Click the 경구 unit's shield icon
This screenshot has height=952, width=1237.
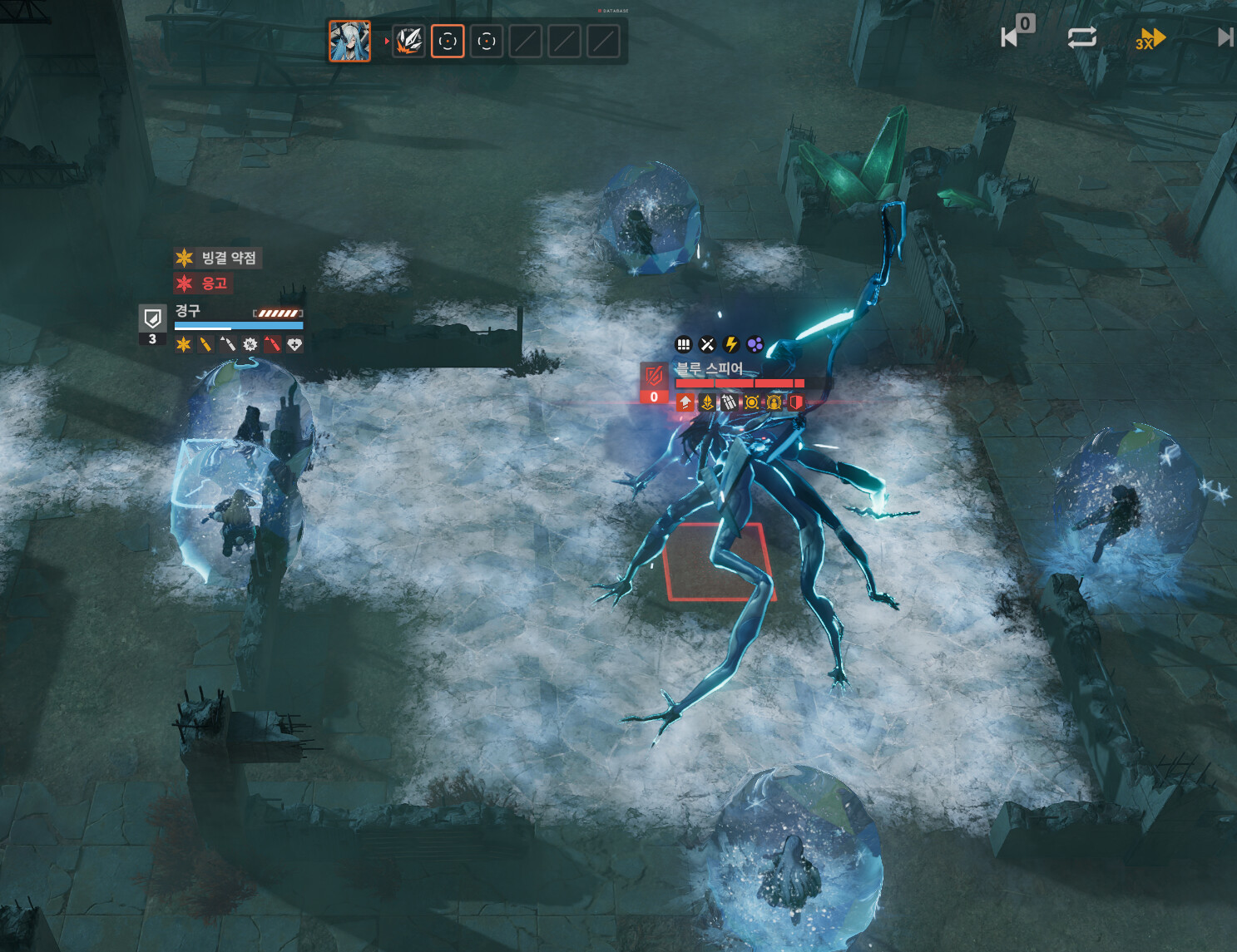152,318
